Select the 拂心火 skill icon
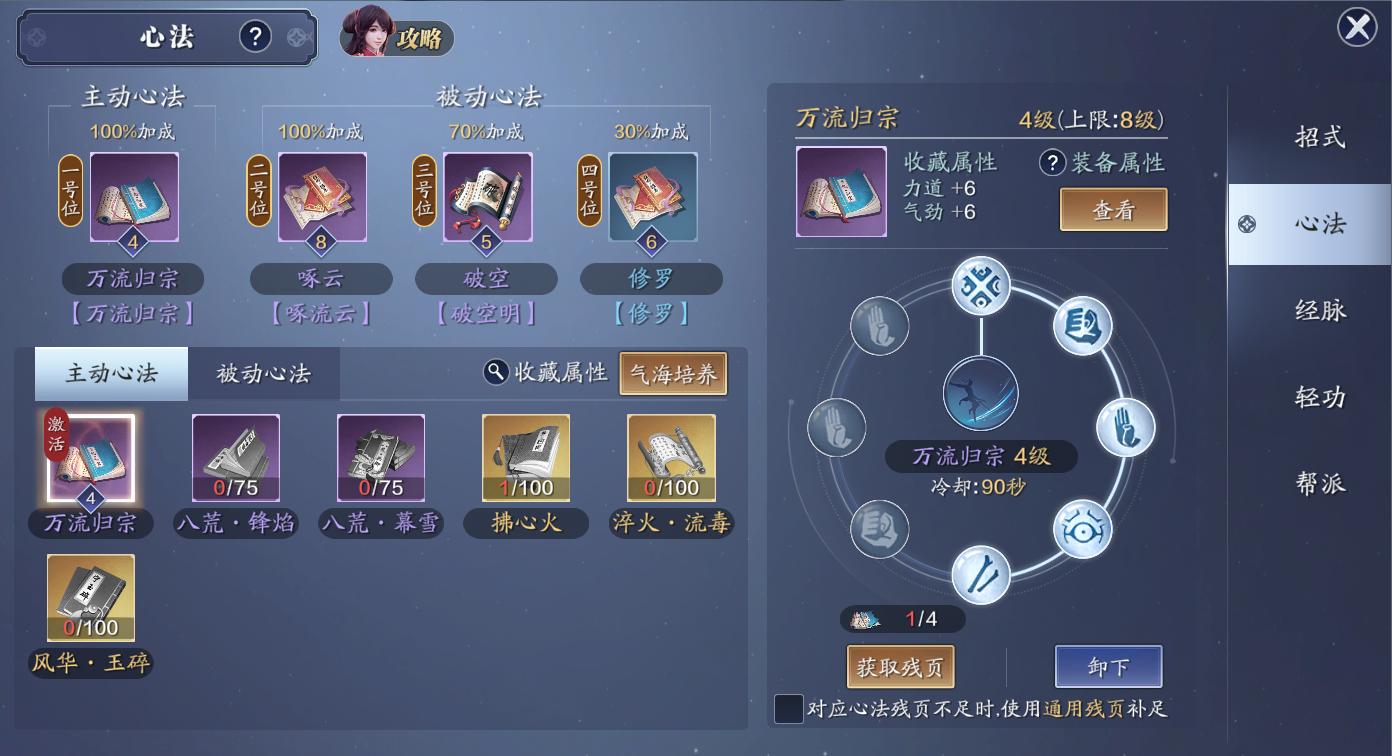 (x=526, y=457)
